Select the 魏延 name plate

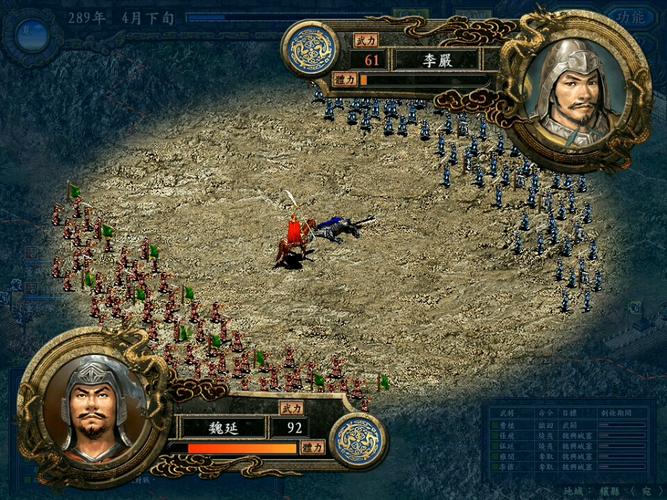pyautogui.click(x=222, y=427)
